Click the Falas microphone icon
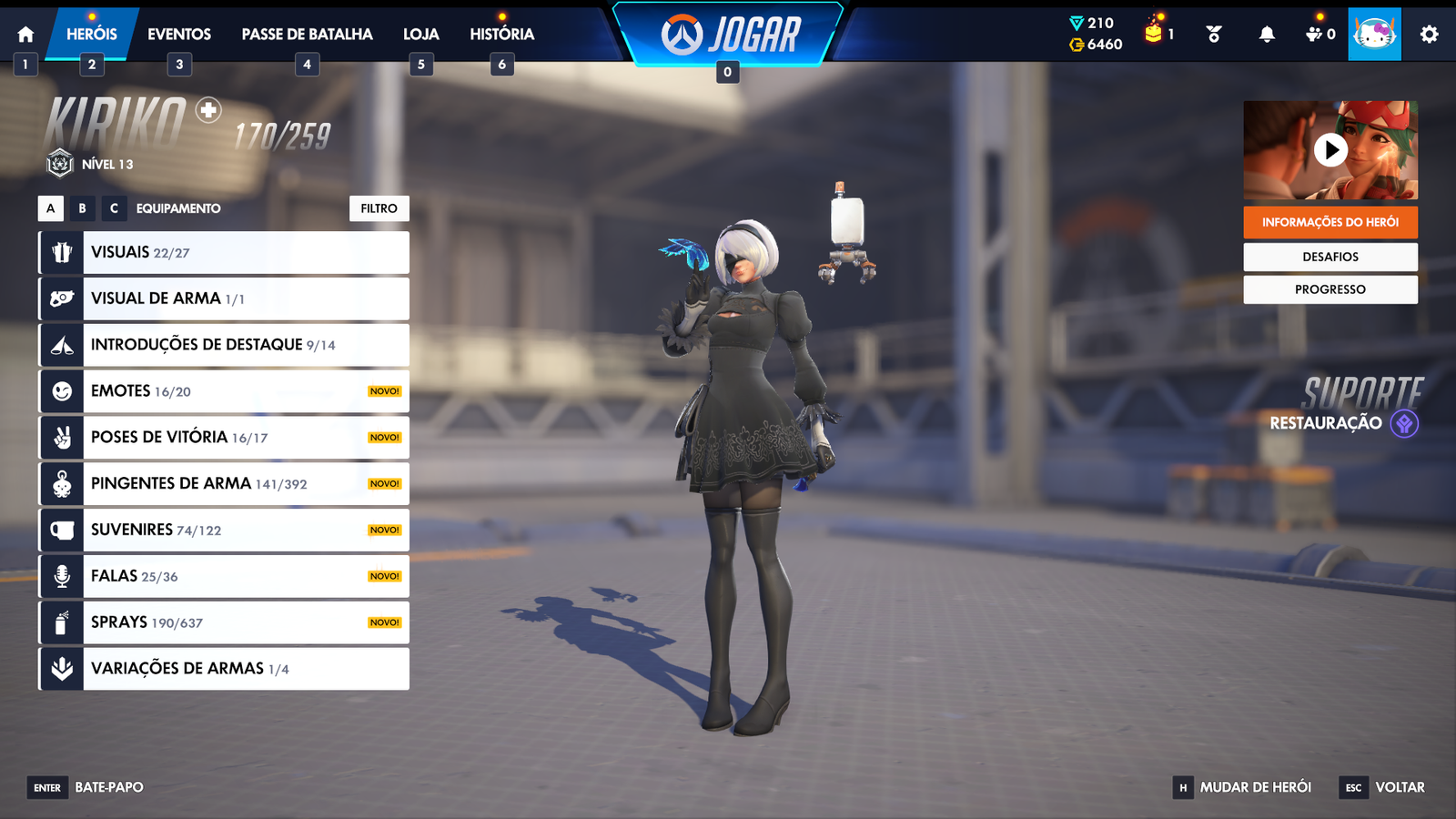 tap(60, 575)
